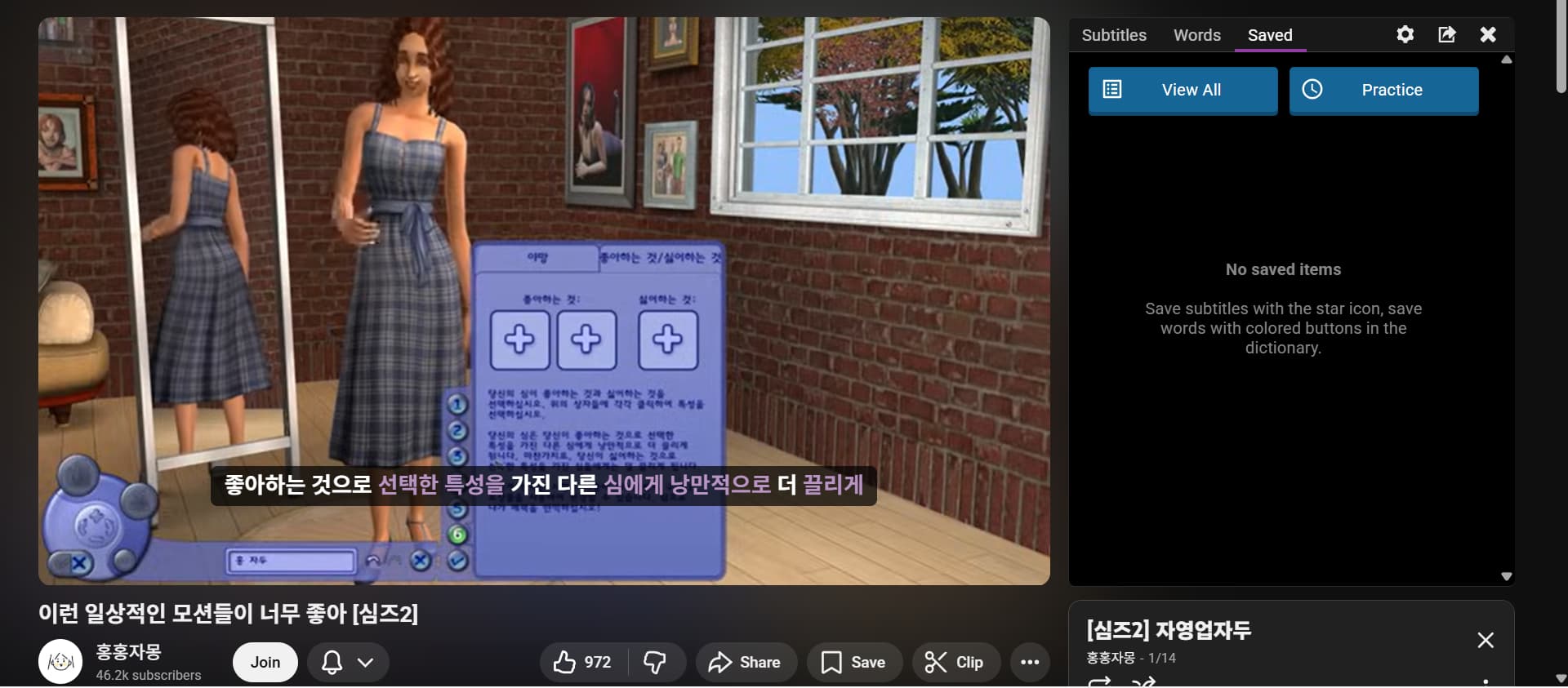Accept the Sim with the checkmark button
This screenshot has width=1568, height=688.
point(457,561)
